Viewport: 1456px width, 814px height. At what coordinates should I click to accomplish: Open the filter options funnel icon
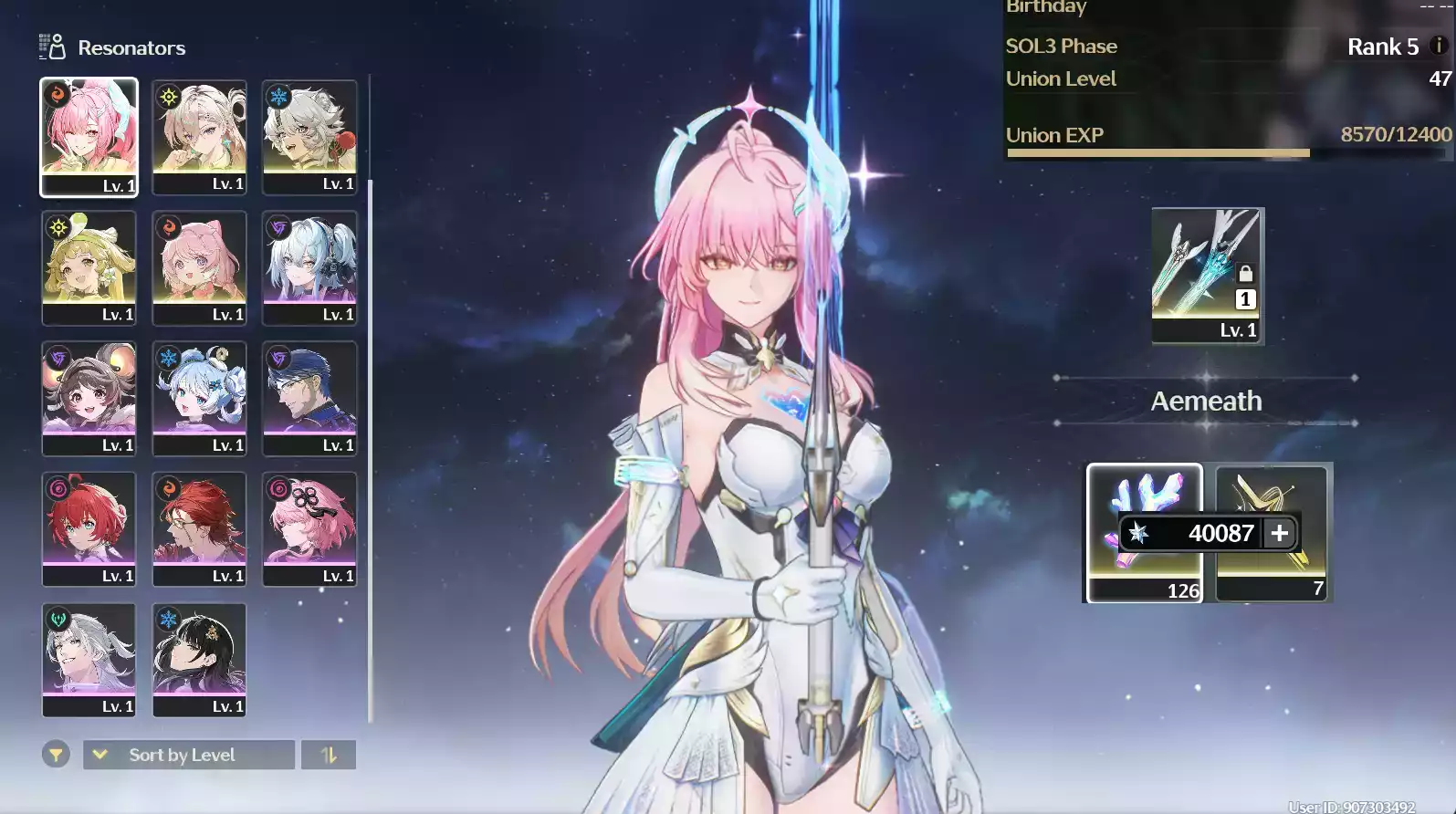click(x=56, y=755)
